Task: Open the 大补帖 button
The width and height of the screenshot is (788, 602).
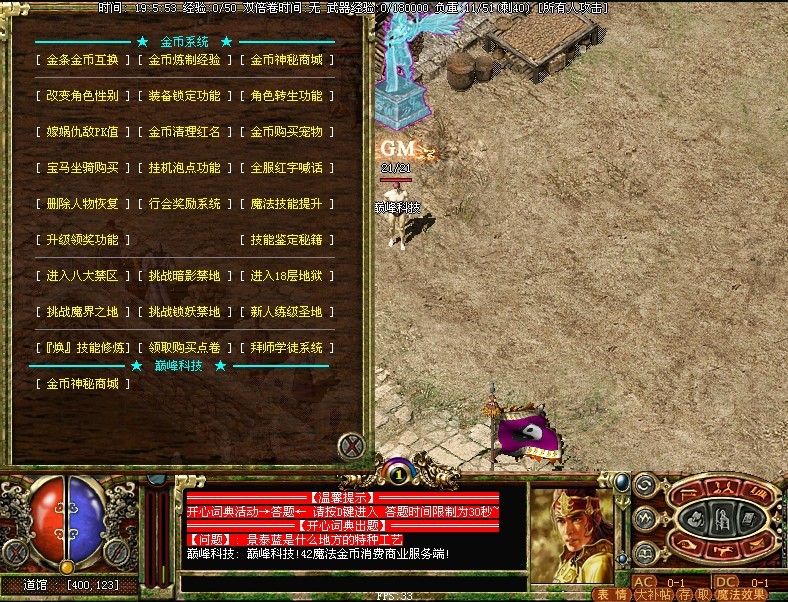Action: (x=652, y=594)
